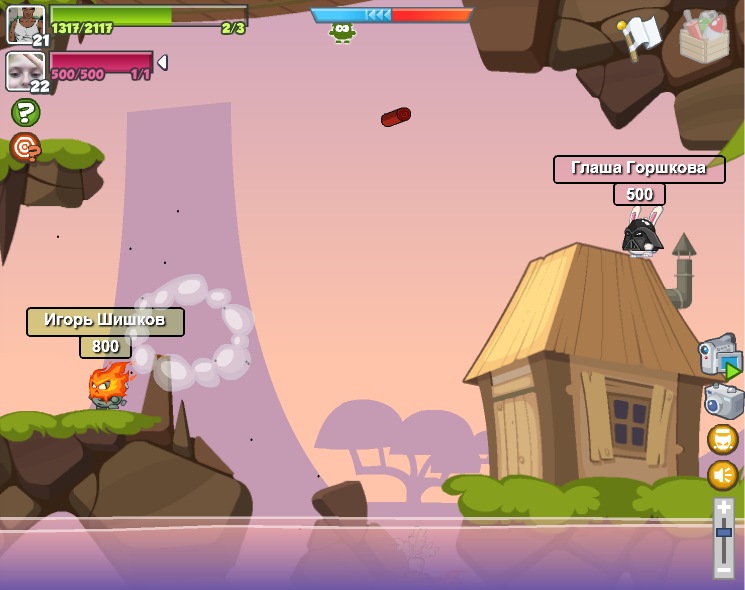
Task: Start video recording with the camcorder icon
Action: 719,356
